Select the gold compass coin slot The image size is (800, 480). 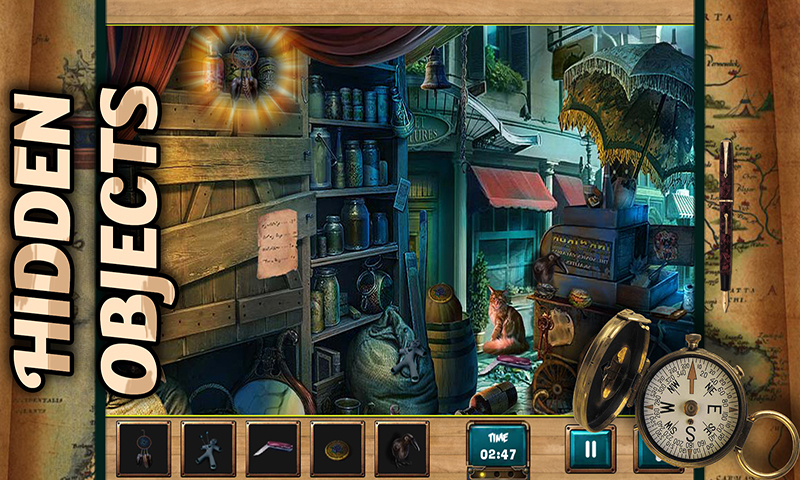[337, 448]
